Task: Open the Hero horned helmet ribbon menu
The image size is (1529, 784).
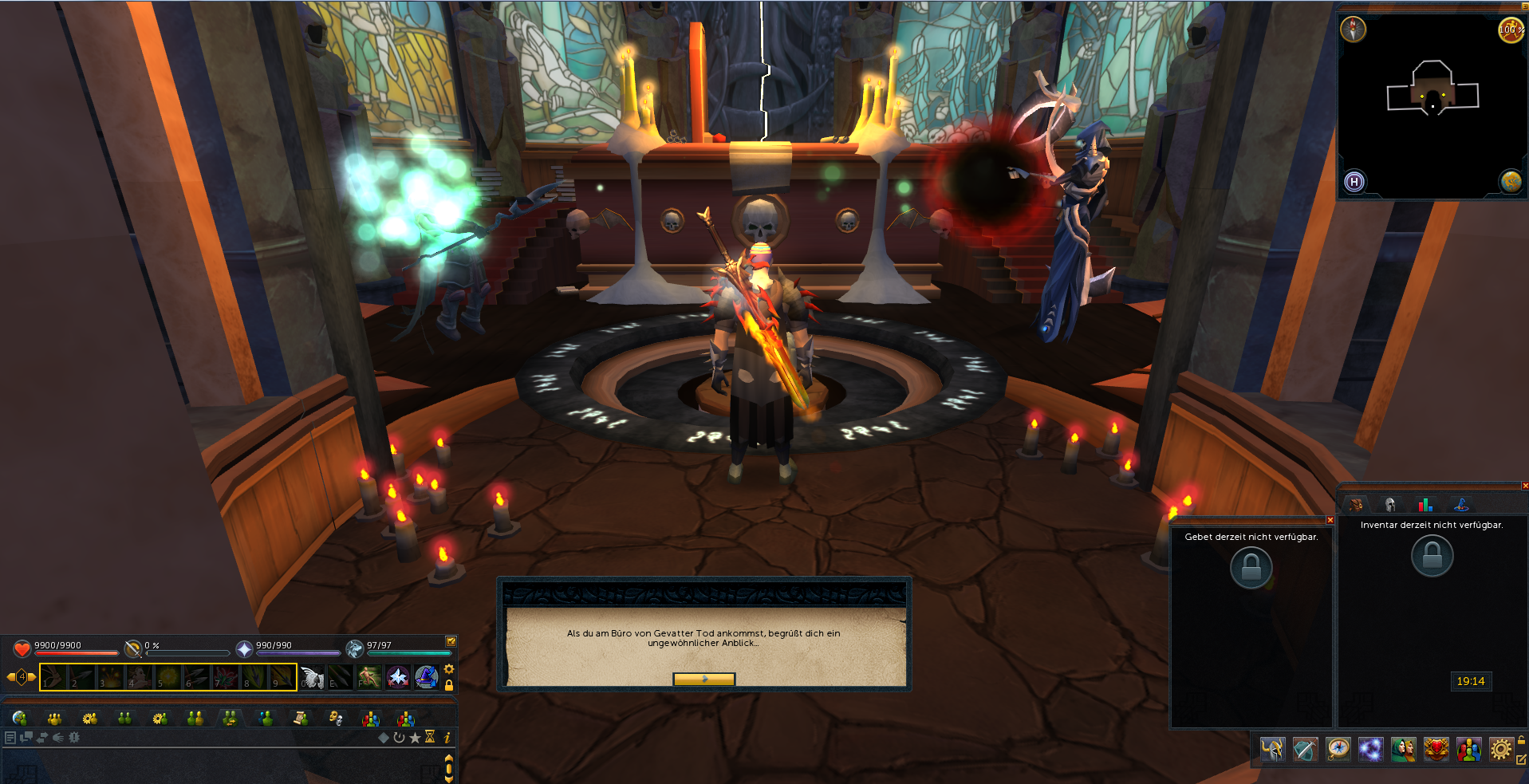Action: tap(1272, 750)
